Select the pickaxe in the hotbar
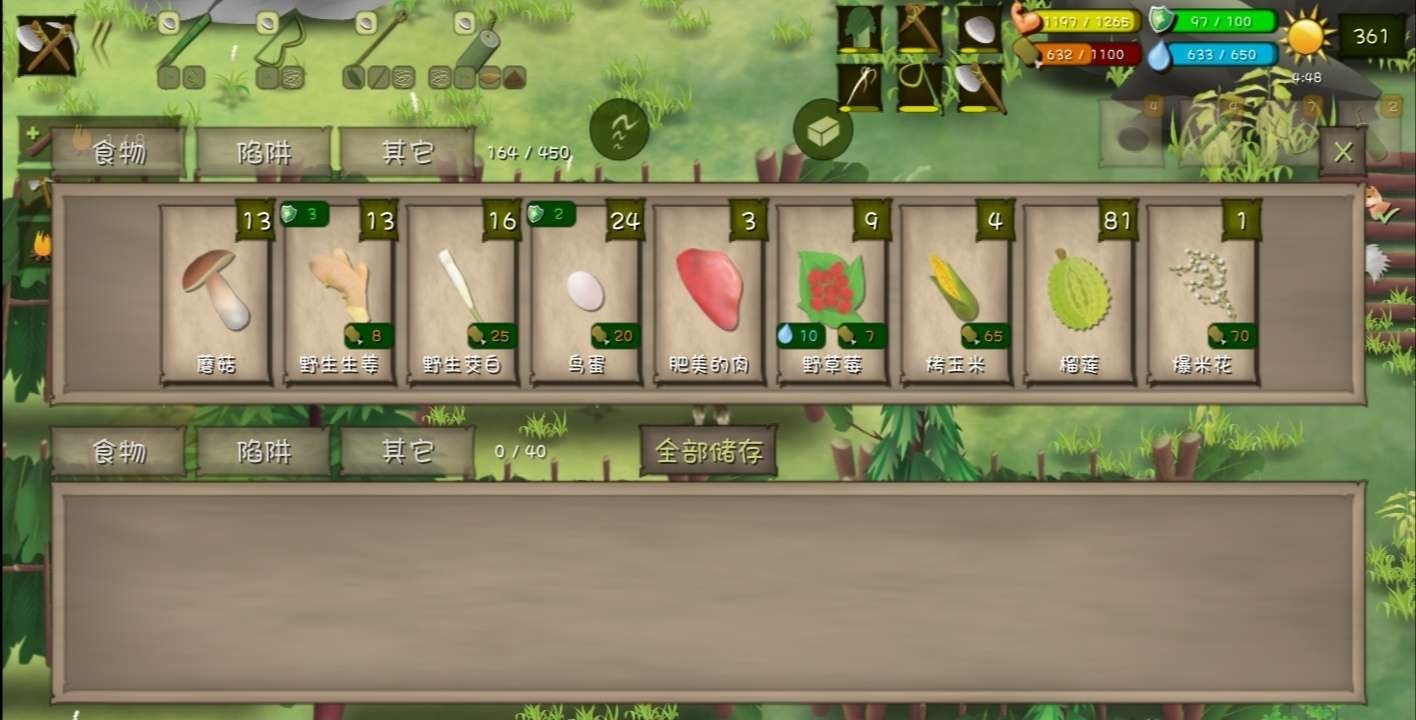Image resolution: width=1416 pixels, height=720 pixels. 918,28
